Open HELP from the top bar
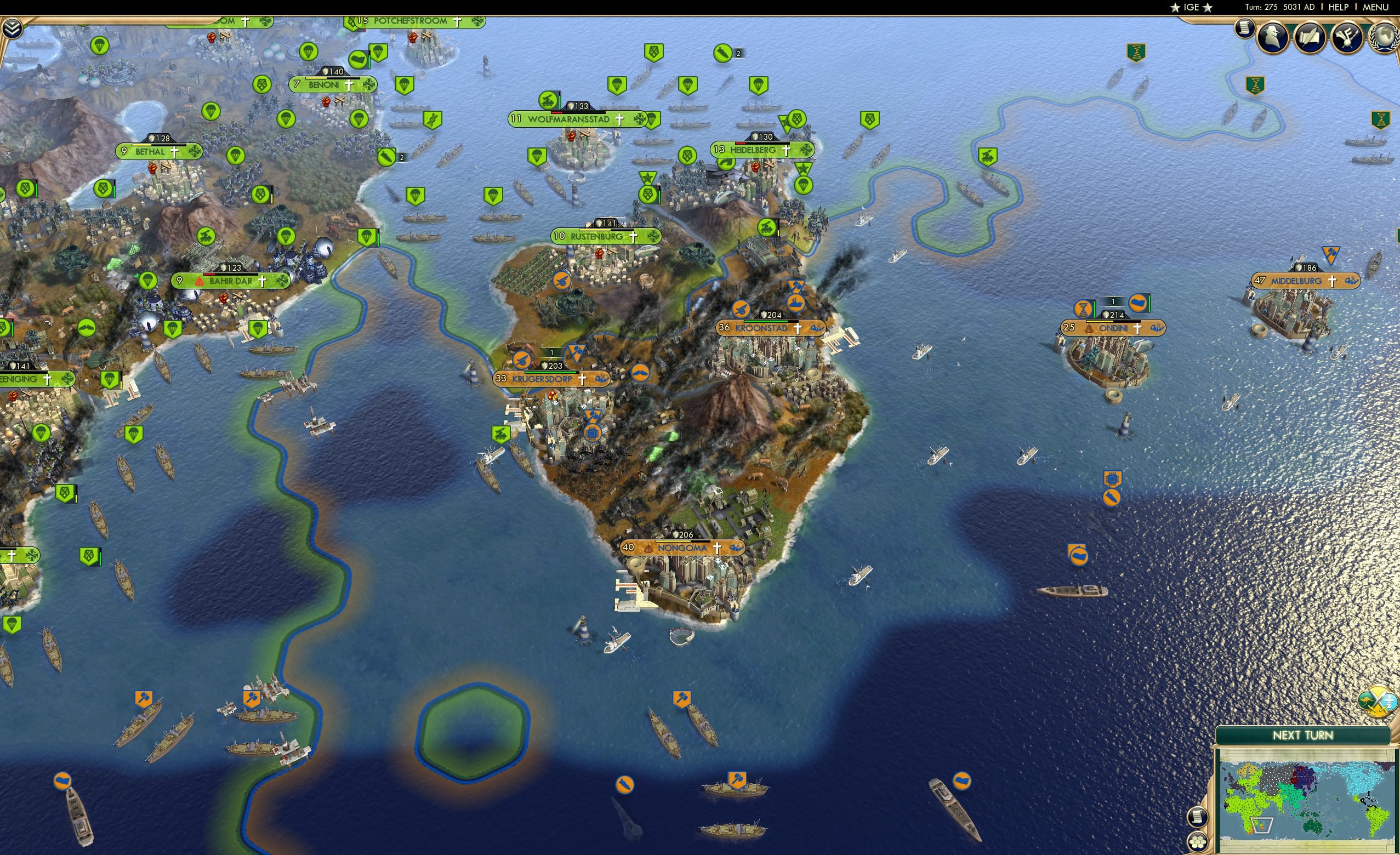Image resolution: width=1400 pixels, height=855 pixels. [1339, 7]
